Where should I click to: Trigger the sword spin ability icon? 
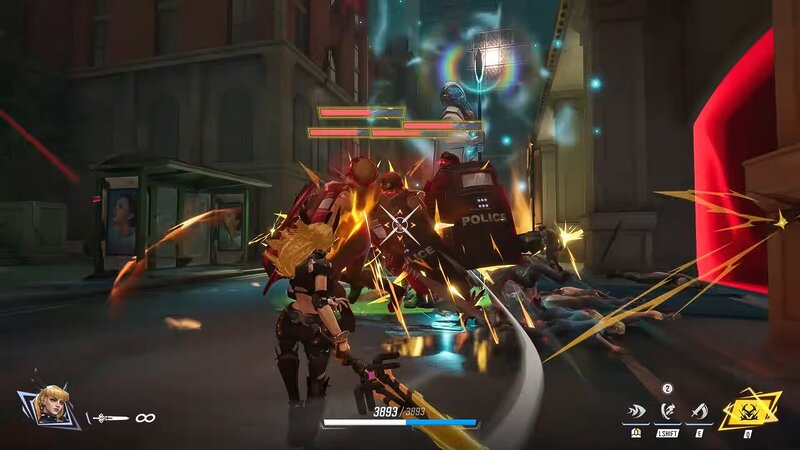(700, 411)
